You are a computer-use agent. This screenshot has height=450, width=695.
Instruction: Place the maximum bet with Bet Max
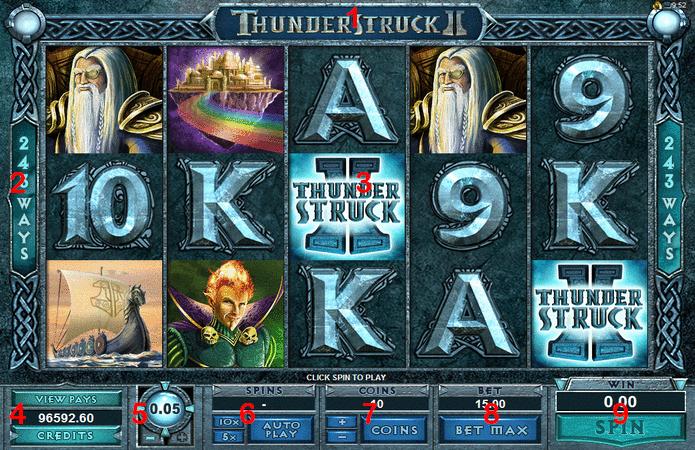pos(490,429)
